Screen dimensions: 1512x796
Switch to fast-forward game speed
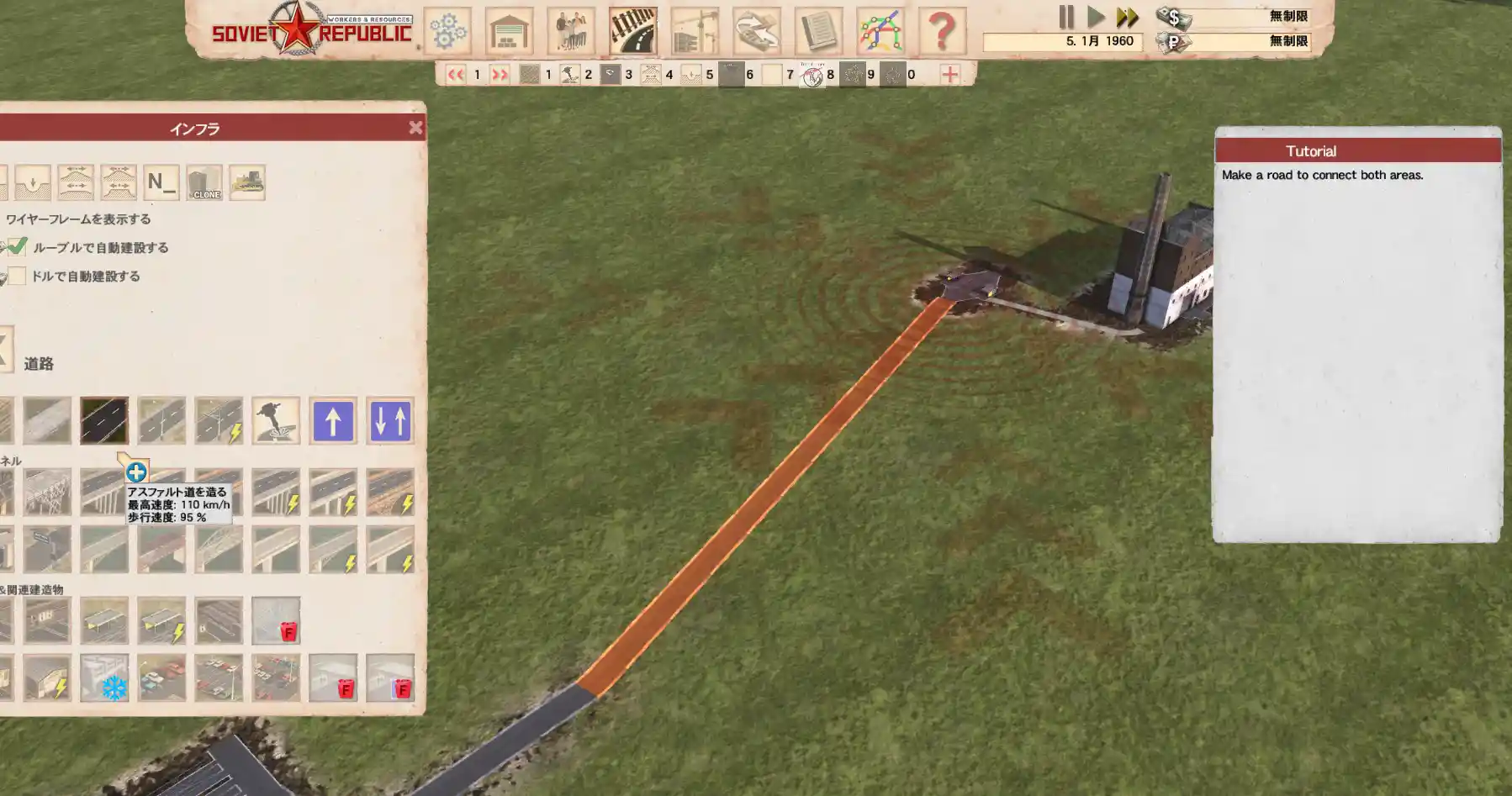tap(1127, 17)
